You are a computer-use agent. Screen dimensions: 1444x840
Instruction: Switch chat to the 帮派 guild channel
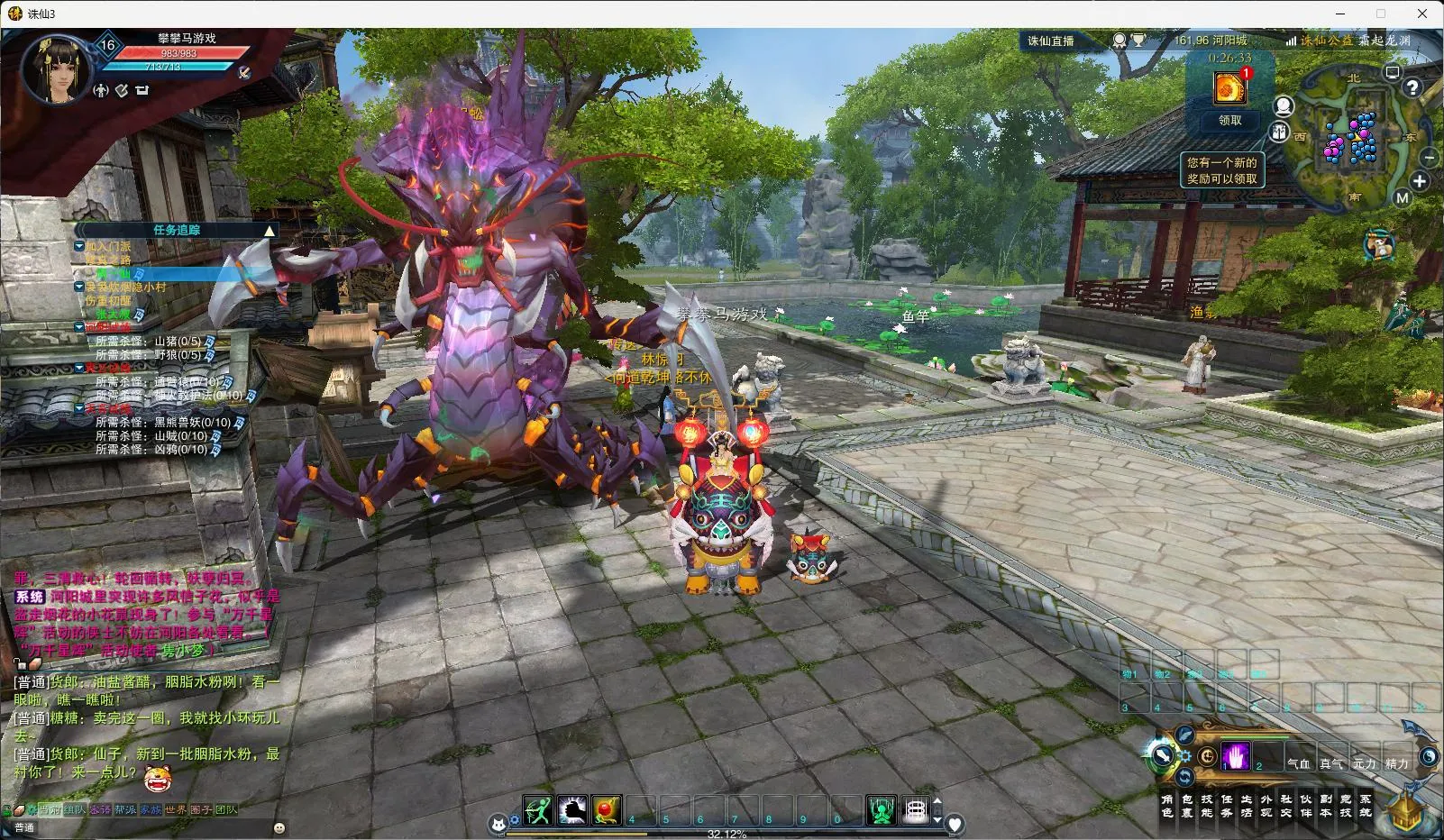(125, 809)
